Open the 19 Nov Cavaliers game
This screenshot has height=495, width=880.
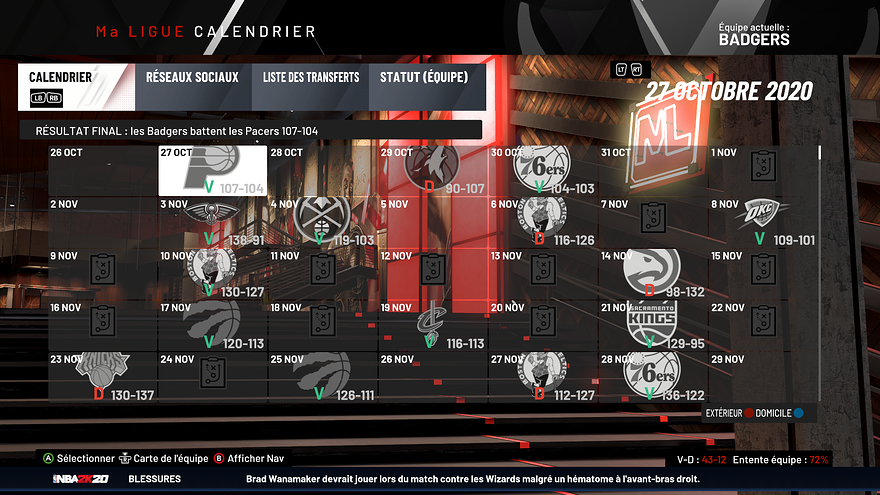pyautogui.click(x=432, y=326)
